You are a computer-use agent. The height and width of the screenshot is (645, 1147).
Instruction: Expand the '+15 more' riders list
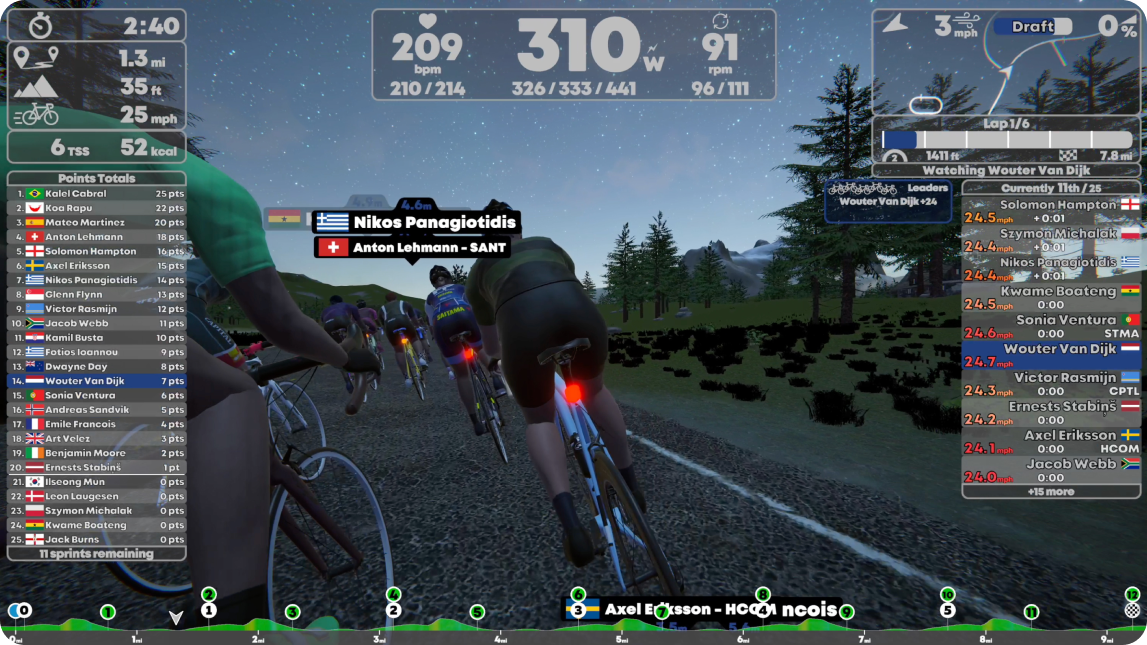click(x=1051, y=491)
